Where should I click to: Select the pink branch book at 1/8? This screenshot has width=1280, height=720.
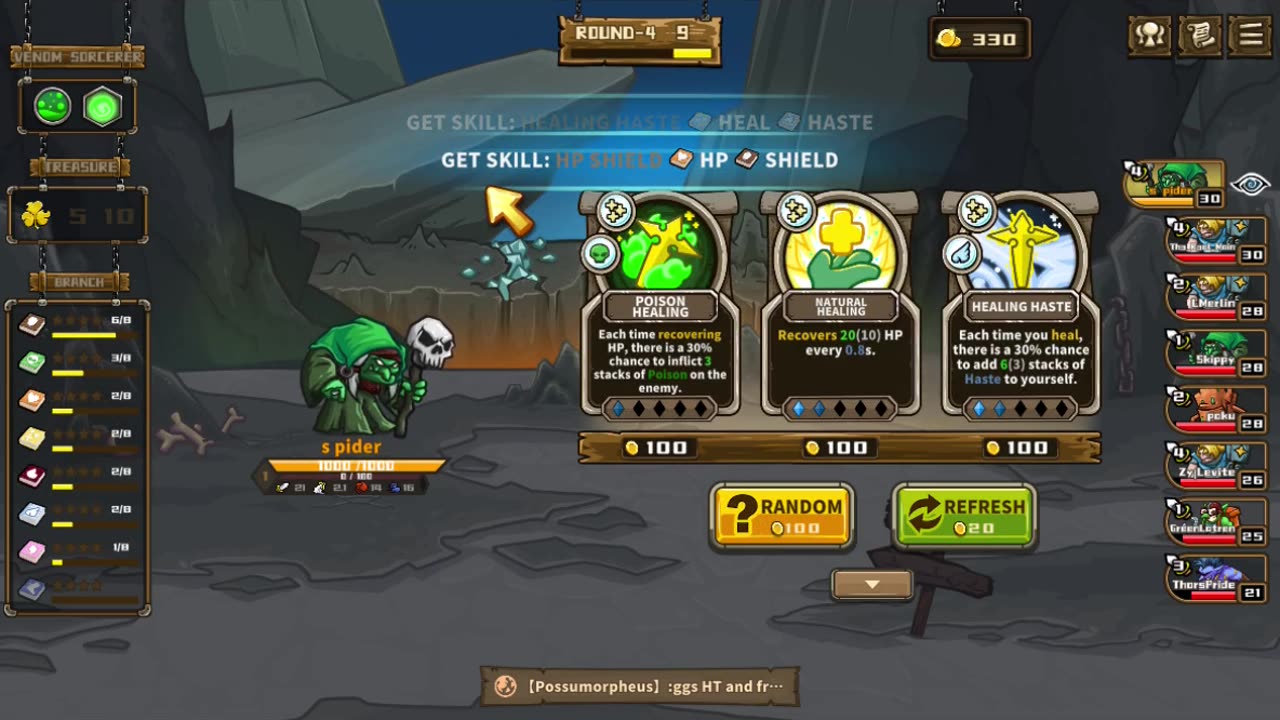click(x=33, y=551)
